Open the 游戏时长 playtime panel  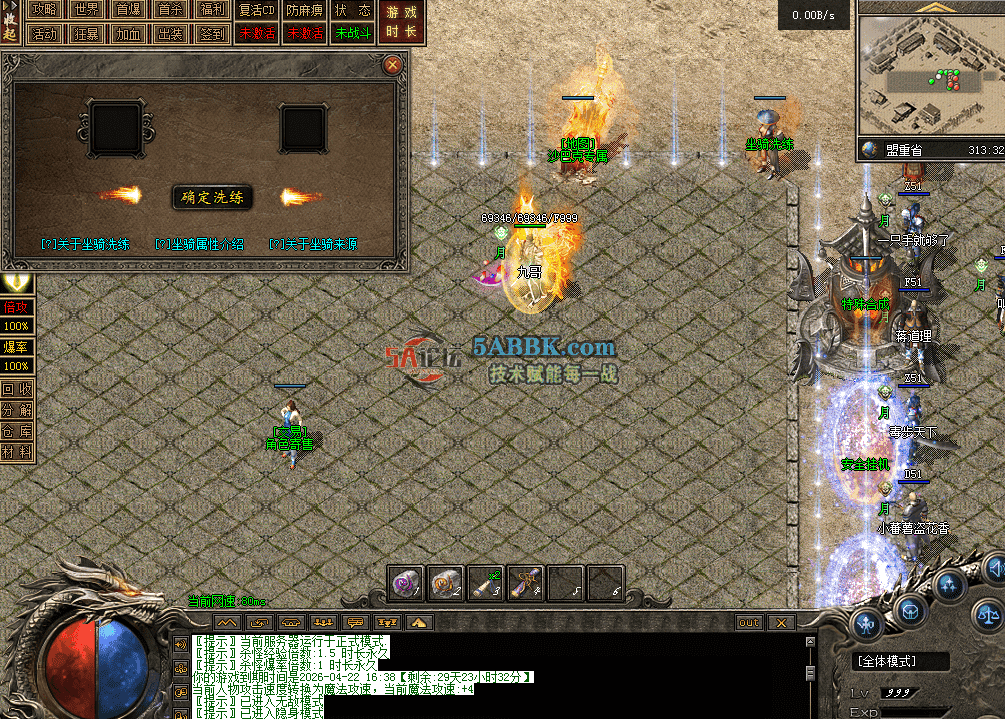(x=401, y=22)
